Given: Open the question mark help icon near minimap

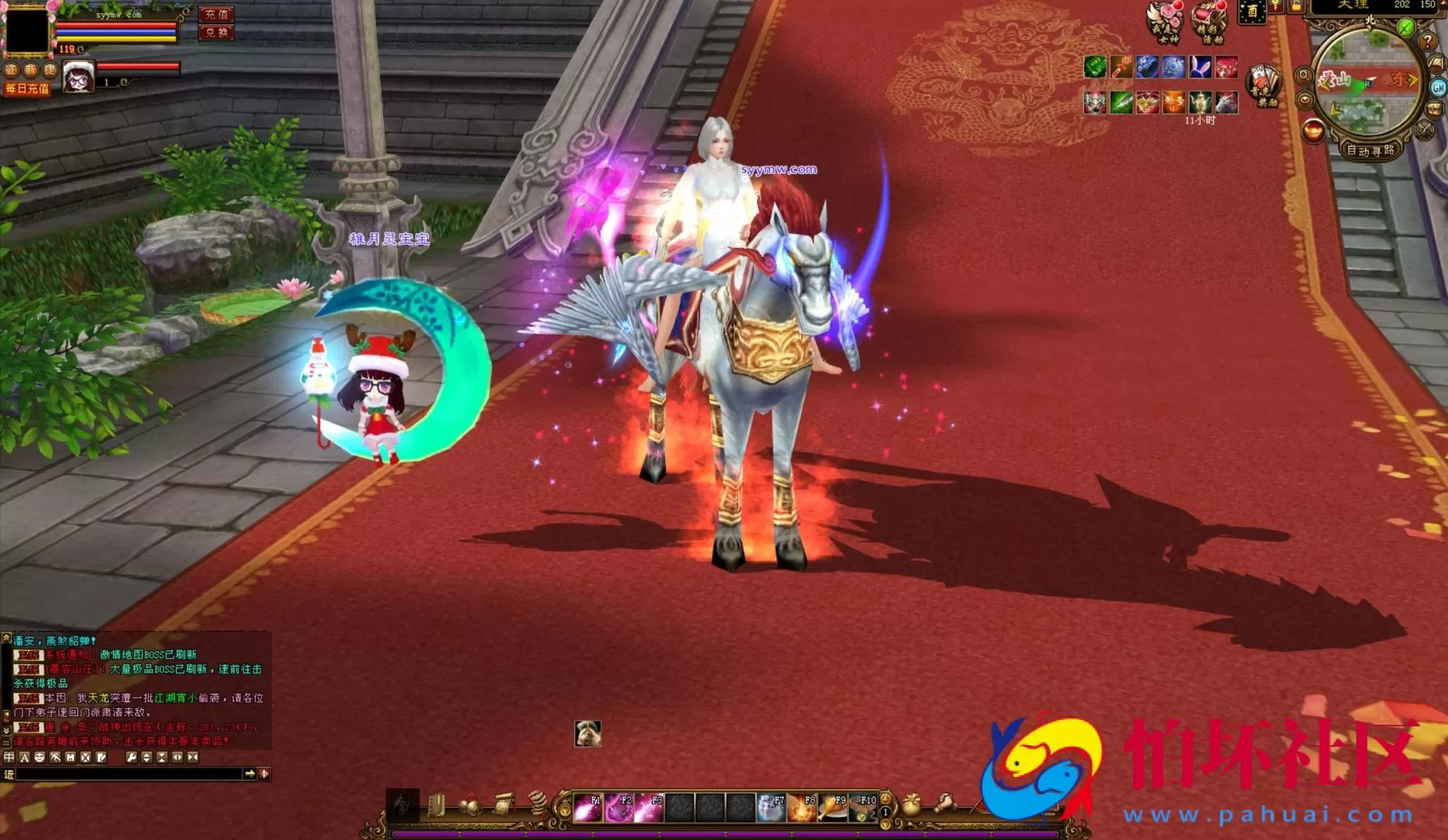Looking at the screenshot, I should [x=1427, y=42].
